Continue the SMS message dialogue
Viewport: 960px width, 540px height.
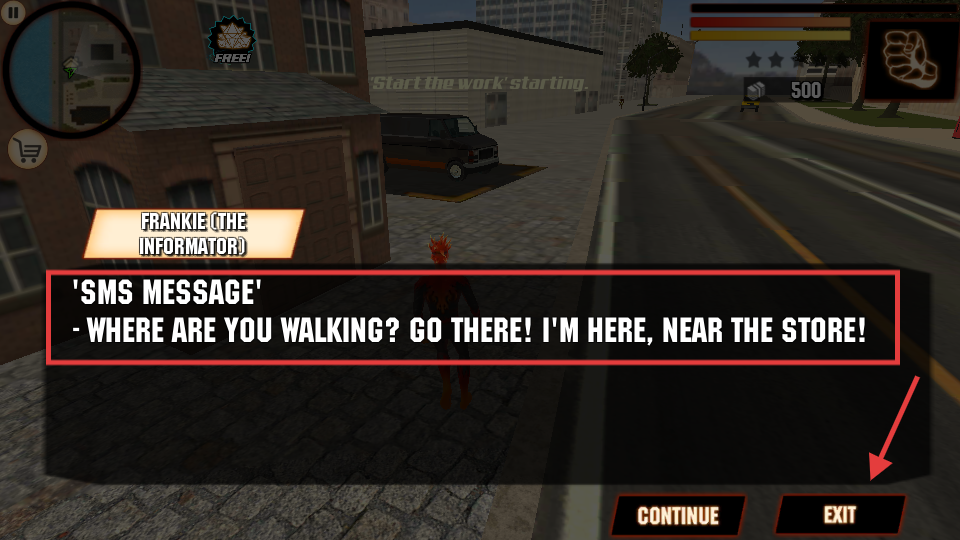click(678, 515)
